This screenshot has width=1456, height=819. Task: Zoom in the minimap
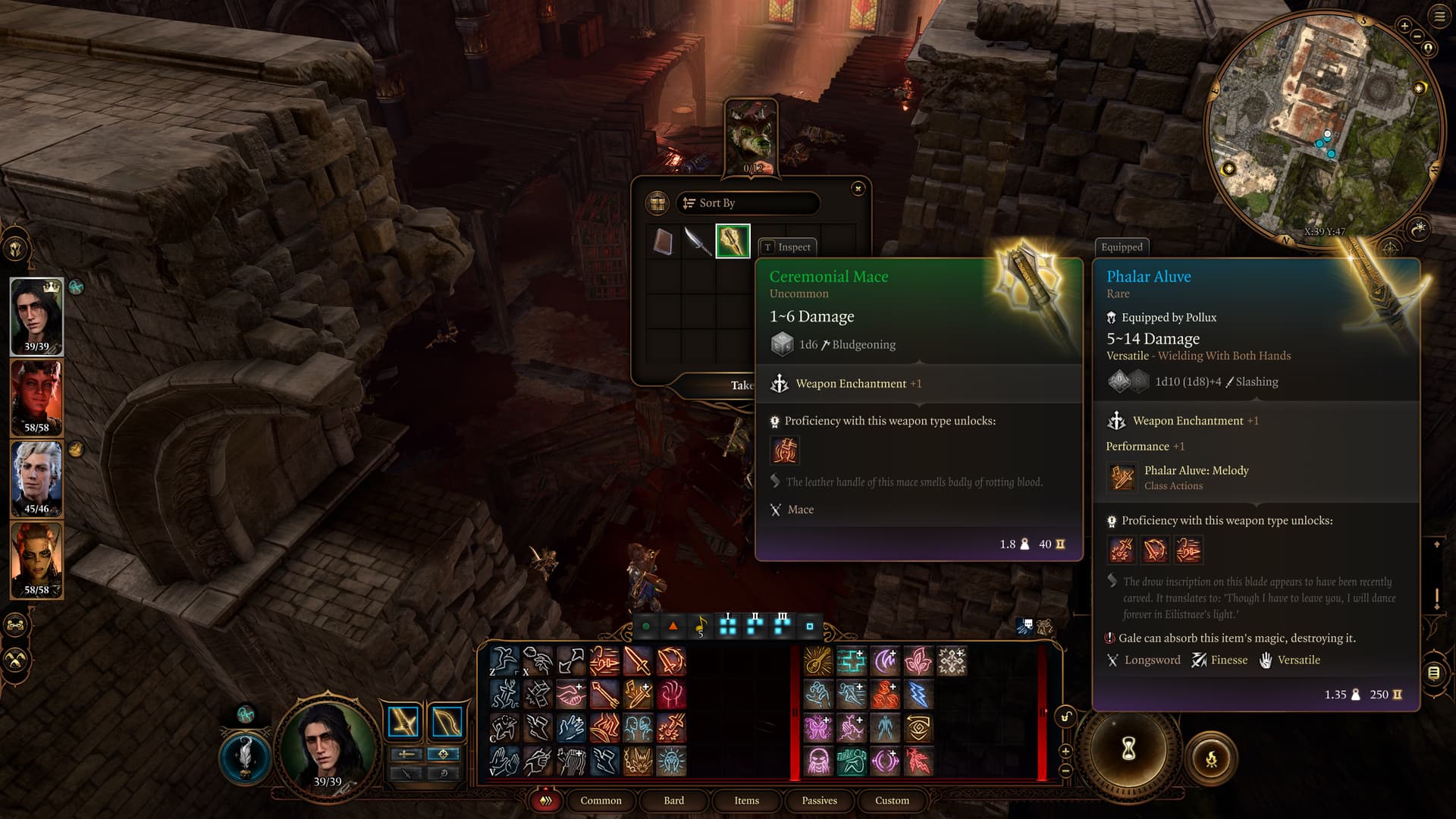pos(1404,26)
